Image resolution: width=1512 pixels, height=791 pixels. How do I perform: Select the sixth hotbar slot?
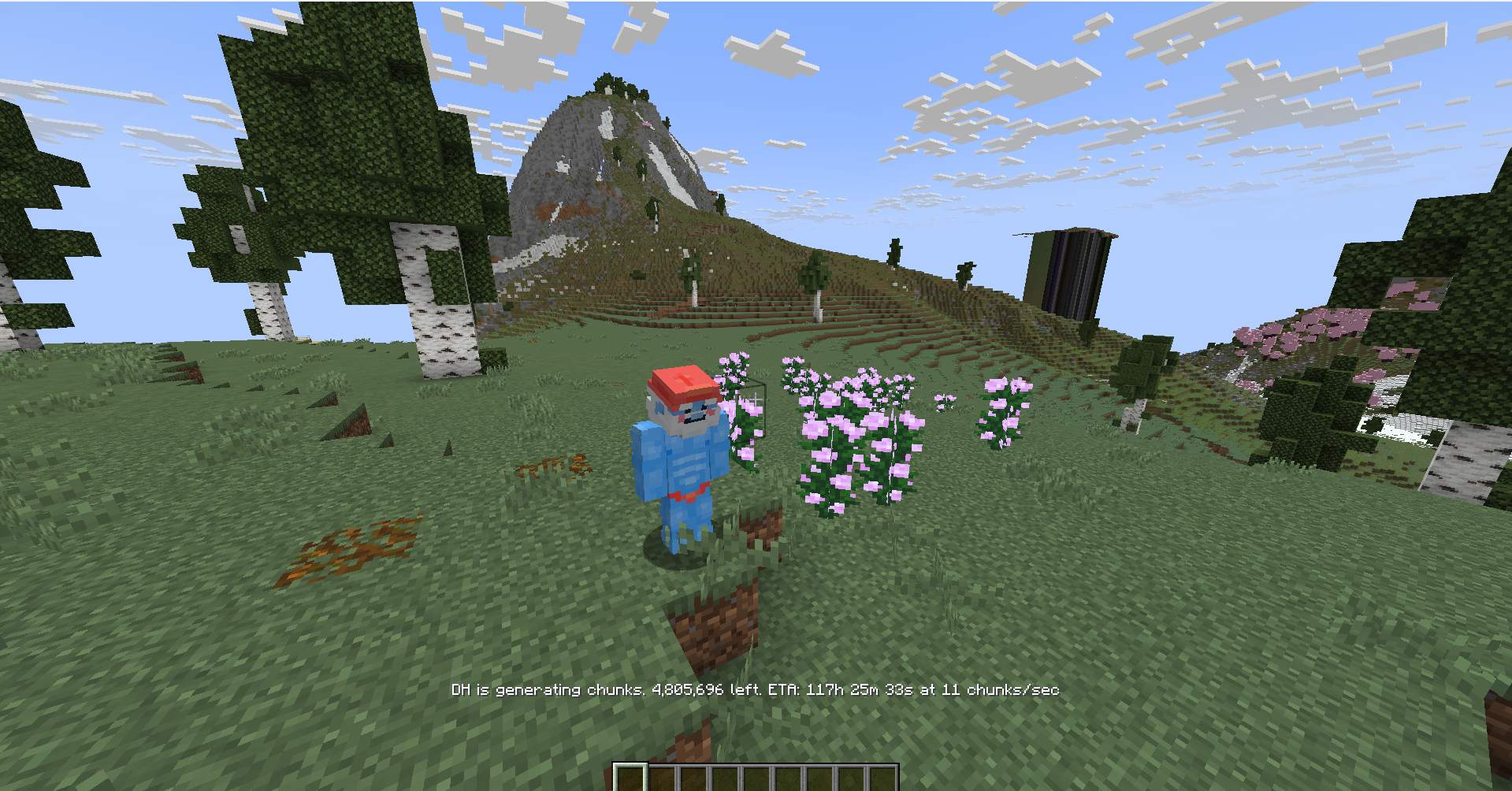tap(789, 776)
